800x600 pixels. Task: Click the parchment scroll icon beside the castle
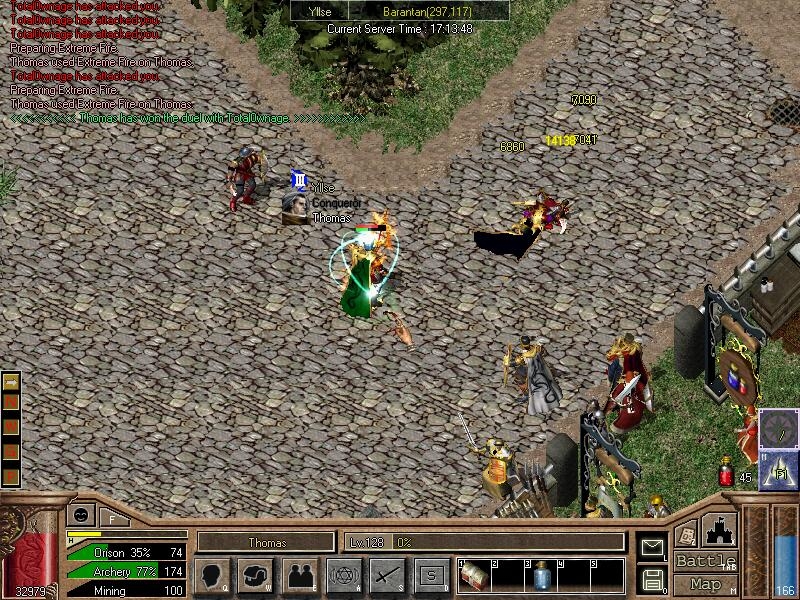tap(686, 534)
